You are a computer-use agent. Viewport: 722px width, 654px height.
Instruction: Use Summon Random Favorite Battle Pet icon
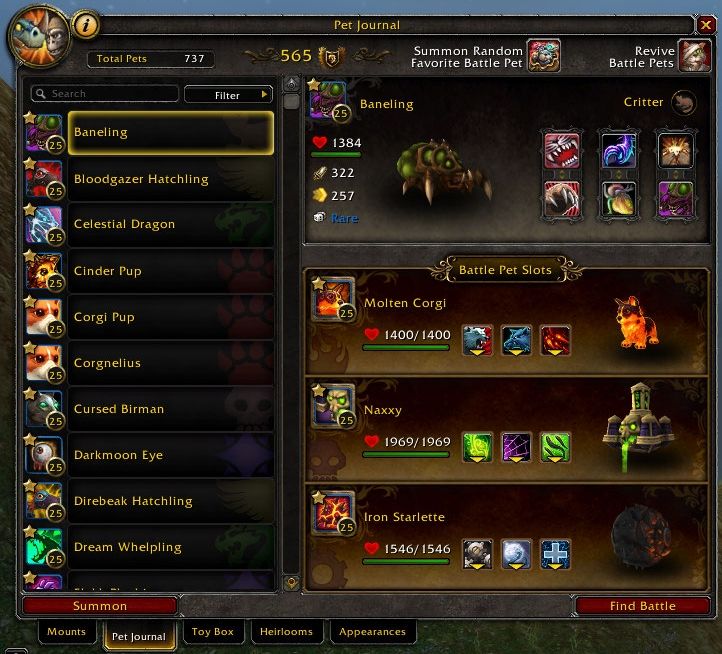tap(544, 55)
